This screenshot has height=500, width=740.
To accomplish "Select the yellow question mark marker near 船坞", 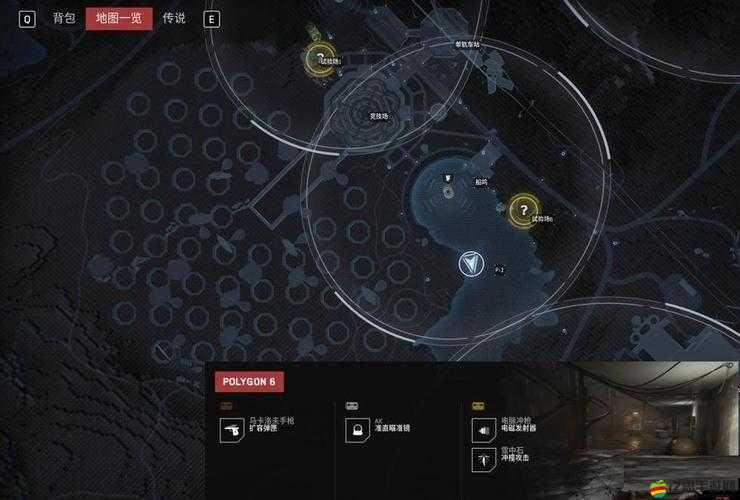I will (522, 210).
